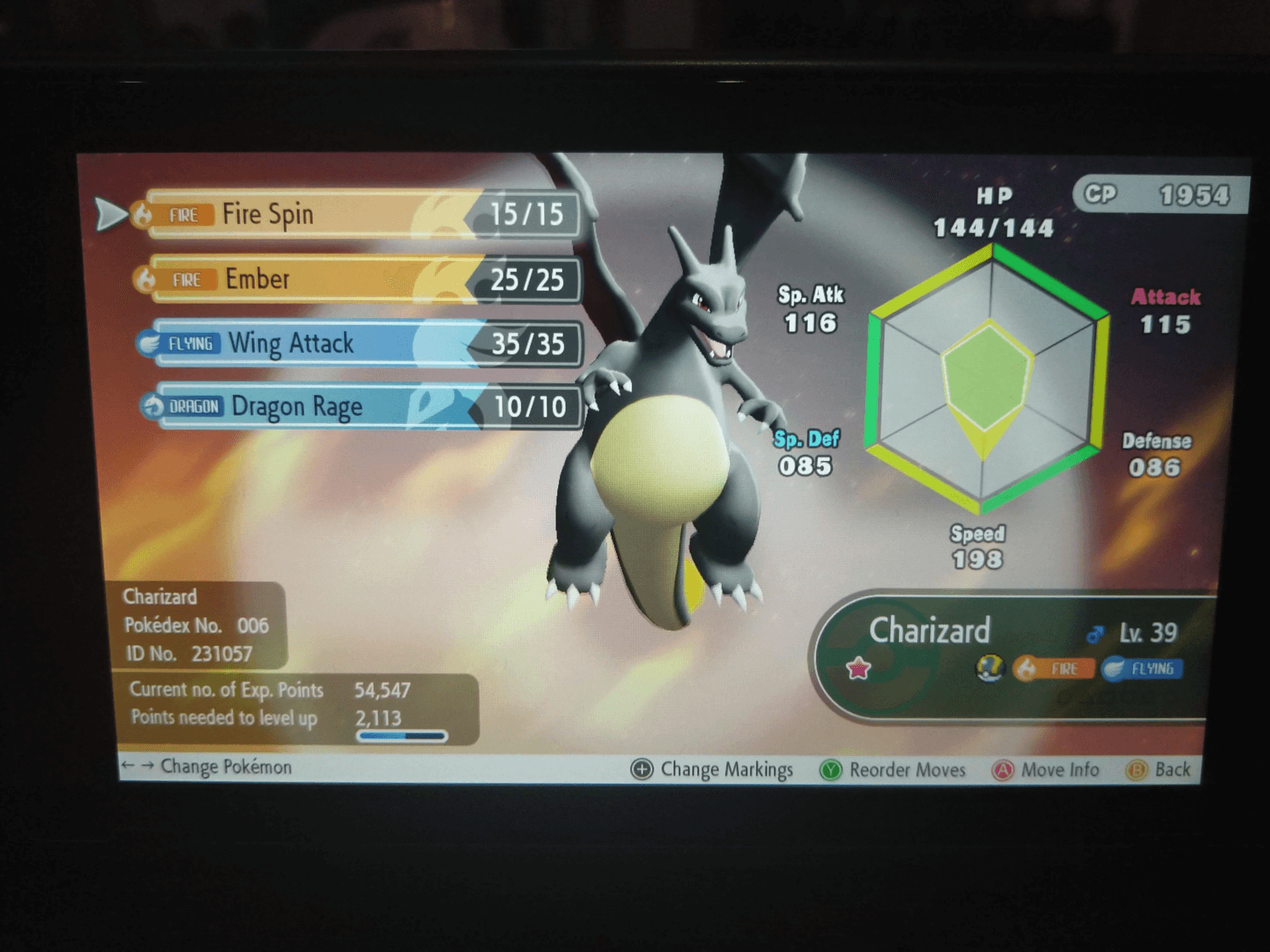Click the Change Markings plus button
1270x952 pixels.
[x=641, y=769]
